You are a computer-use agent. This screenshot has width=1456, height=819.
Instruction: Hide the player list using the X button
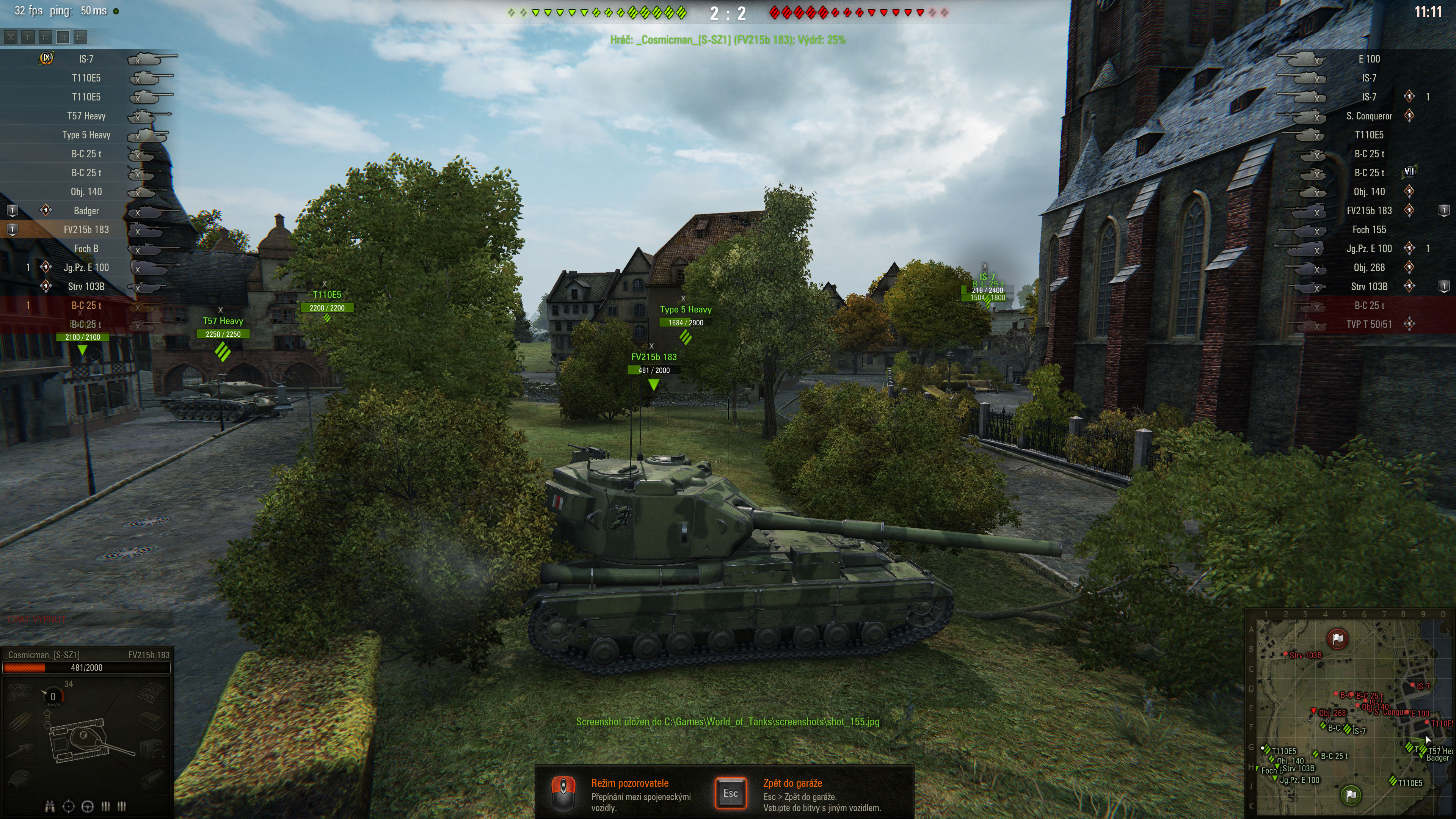(11, 37)
